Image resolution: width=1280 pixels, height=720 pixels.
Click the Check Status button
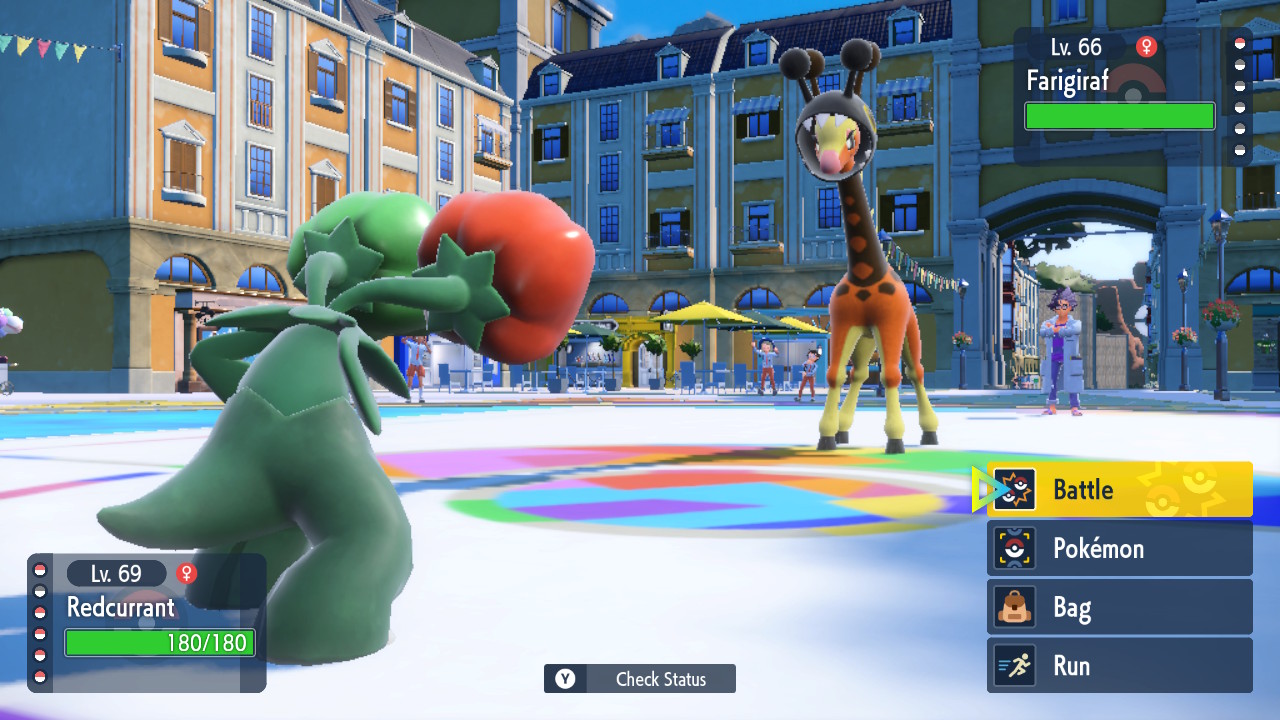tap(640, 679)
